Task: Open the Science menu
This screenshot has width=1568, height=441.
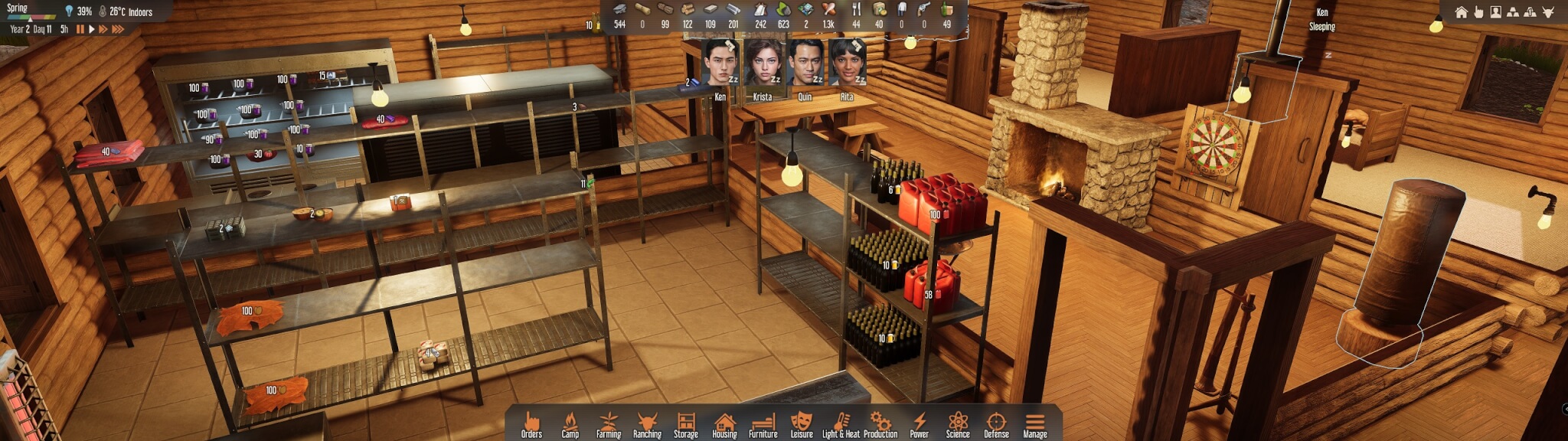Action: [x=958, y=424]
